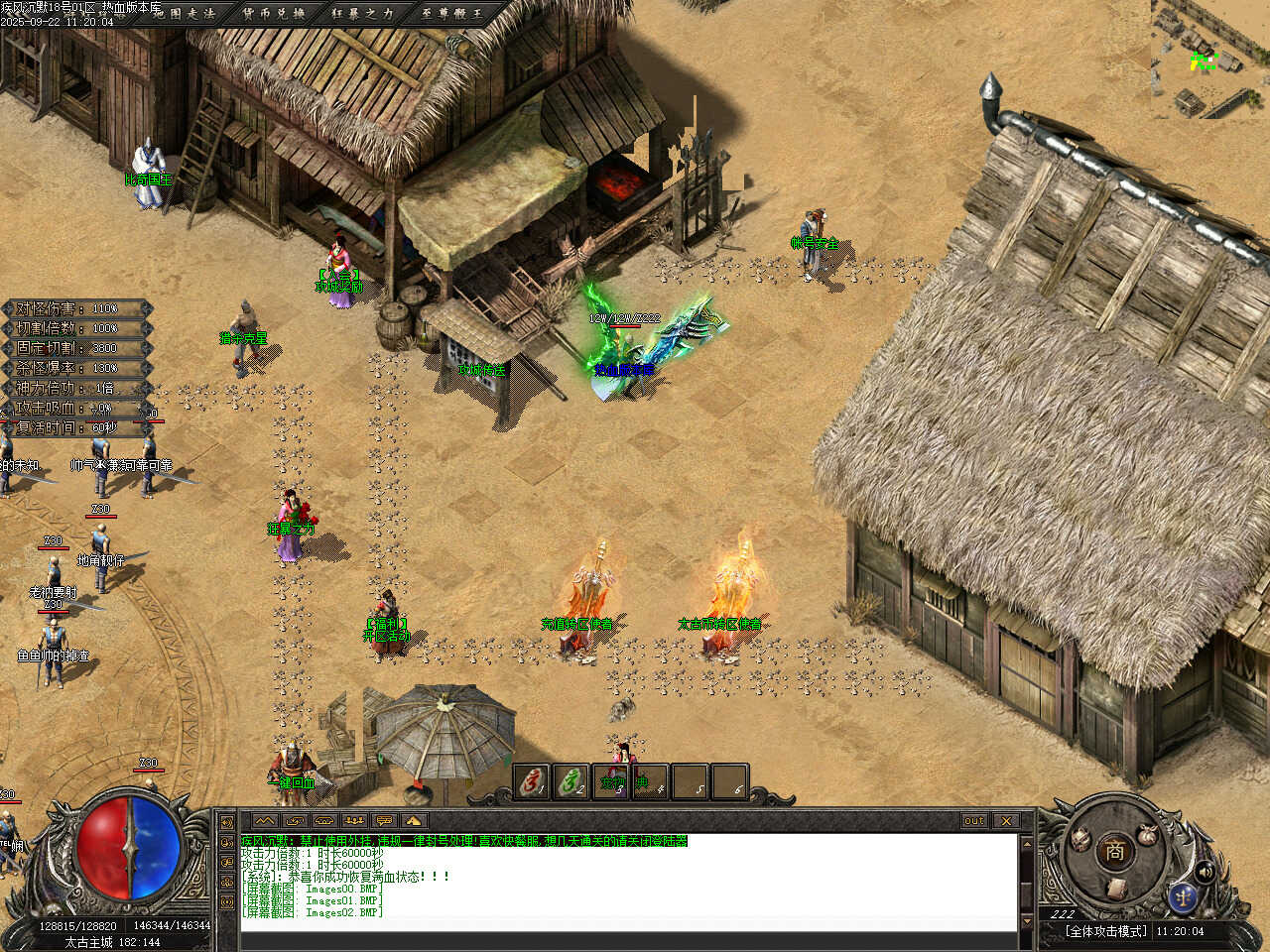
Task: Click the zigzag-line chat toolbar button
Action: click(265, 821)
